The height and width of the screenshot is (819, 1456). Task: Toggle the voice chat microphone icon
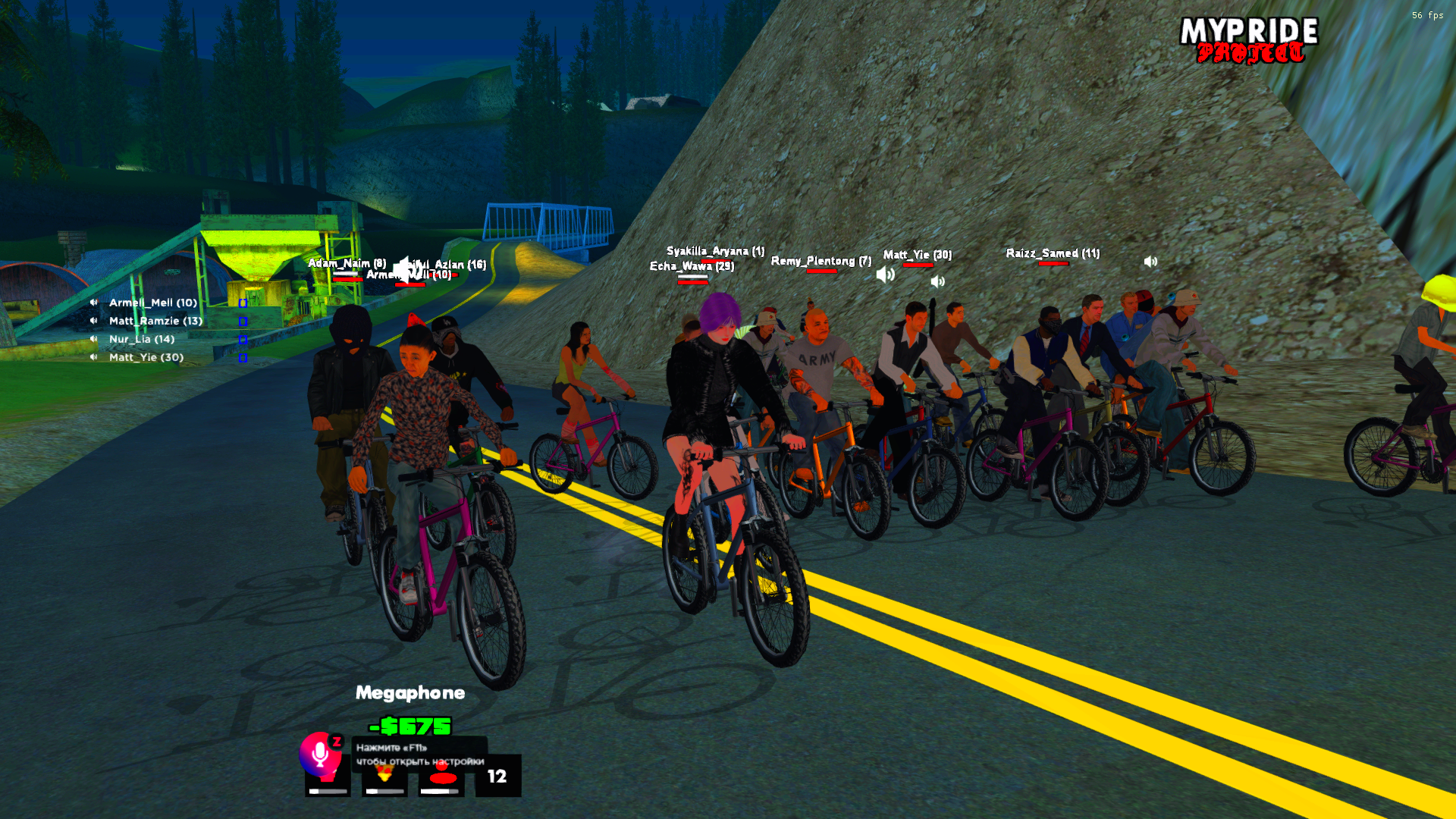point(320,753)
